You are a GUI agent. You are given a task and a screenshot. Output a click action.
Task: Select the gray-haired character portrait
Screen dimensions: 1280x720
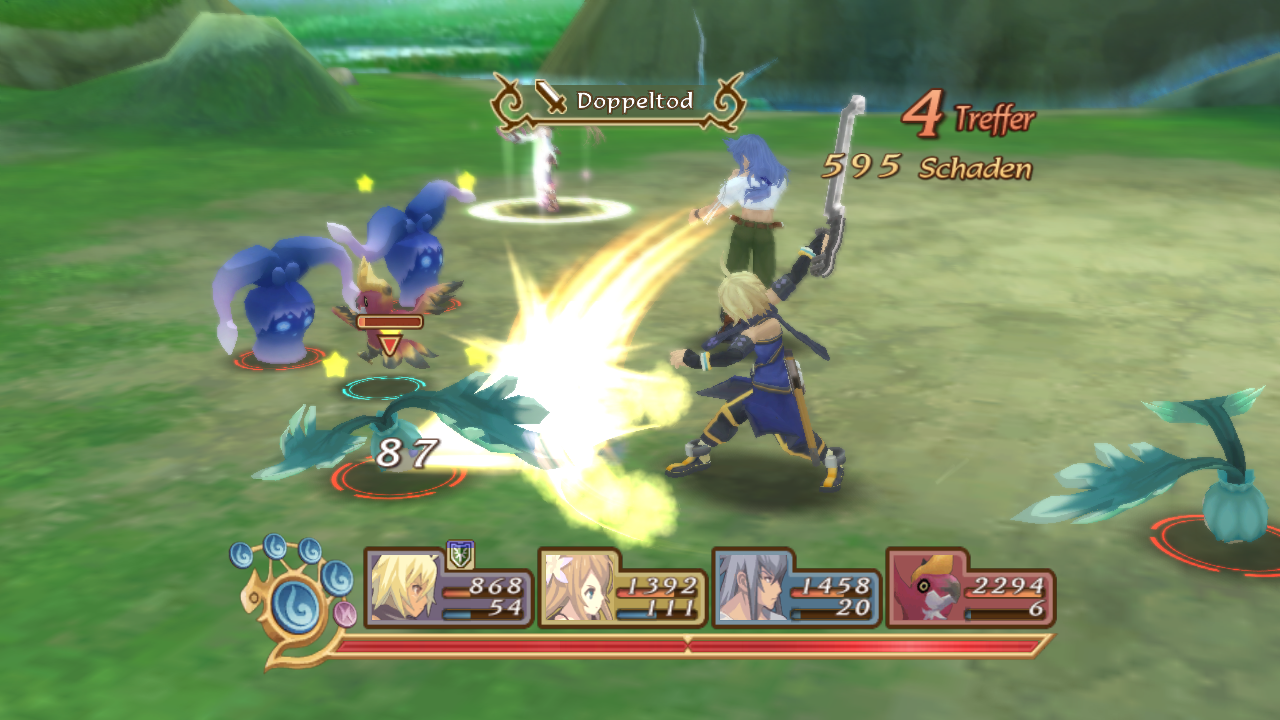pos(751,588)
